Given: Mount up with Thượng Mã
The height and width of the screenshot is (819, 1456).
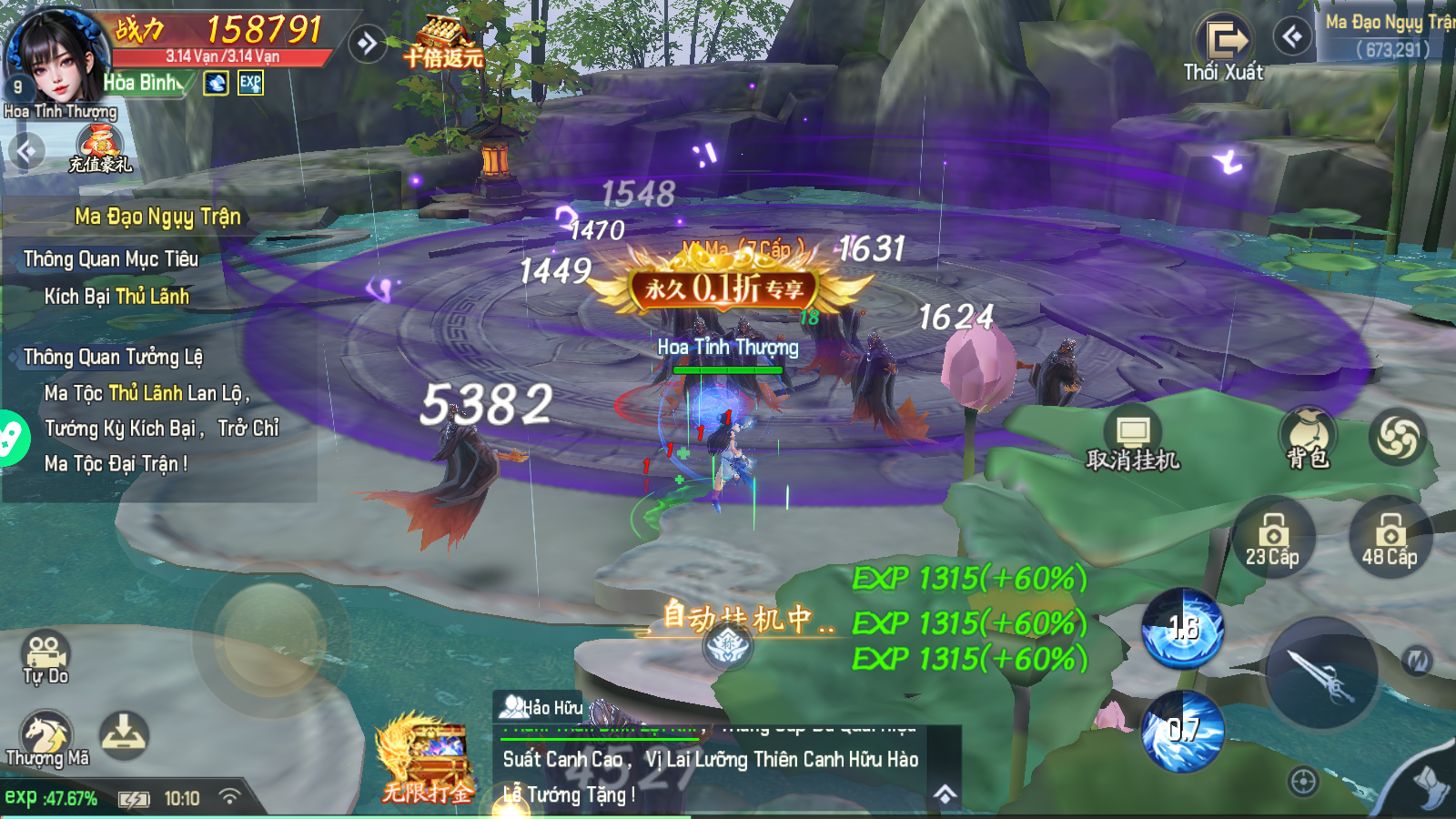Looking at the screenshot, I should 46,740.
